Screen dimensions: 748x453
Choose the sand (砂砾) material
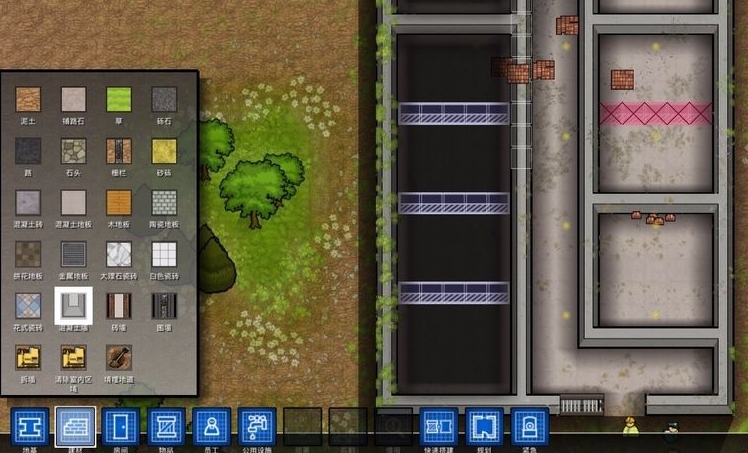pos(164,151)
